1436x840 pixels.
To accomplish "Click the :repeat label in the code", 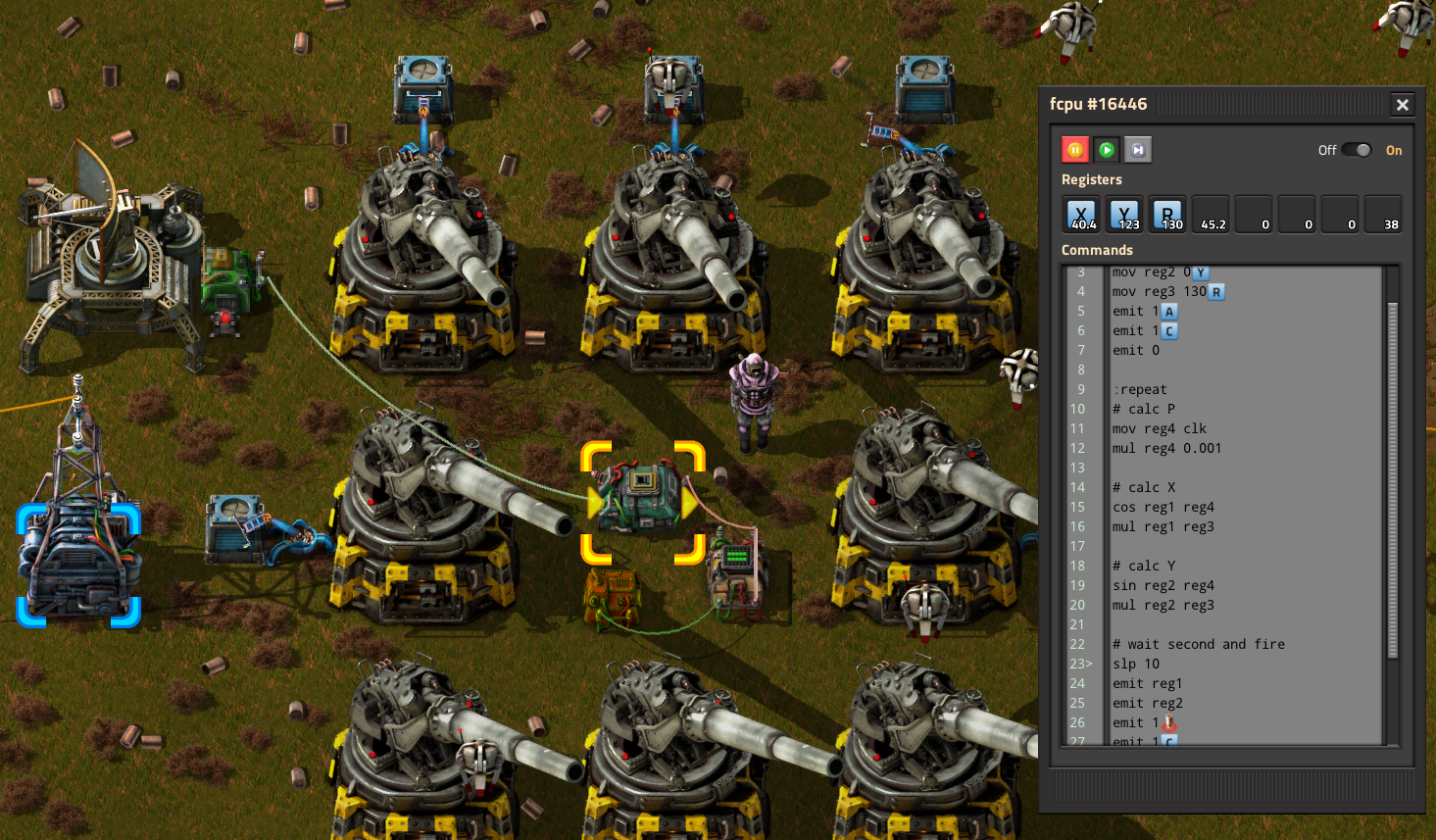I will 1140,389.
